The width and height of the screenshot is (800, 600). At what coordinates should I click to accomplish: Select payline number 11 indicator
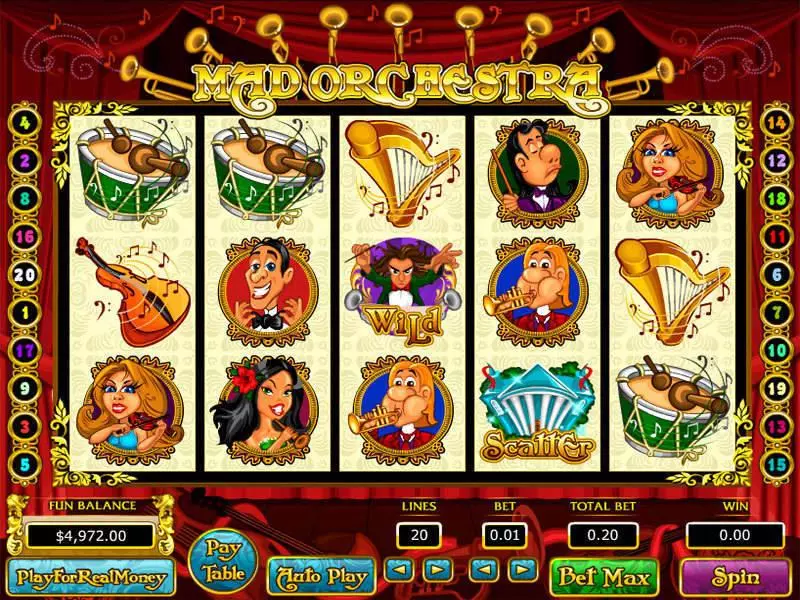[x=776, y=237]
